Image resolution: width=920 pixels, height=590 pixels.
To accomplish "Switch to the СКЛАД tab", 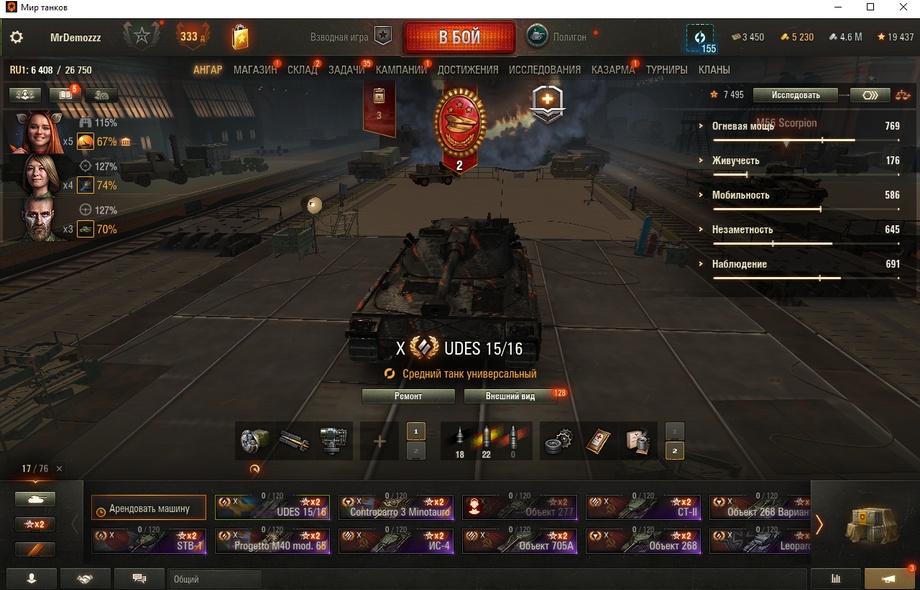I will [x=302, y=70].
